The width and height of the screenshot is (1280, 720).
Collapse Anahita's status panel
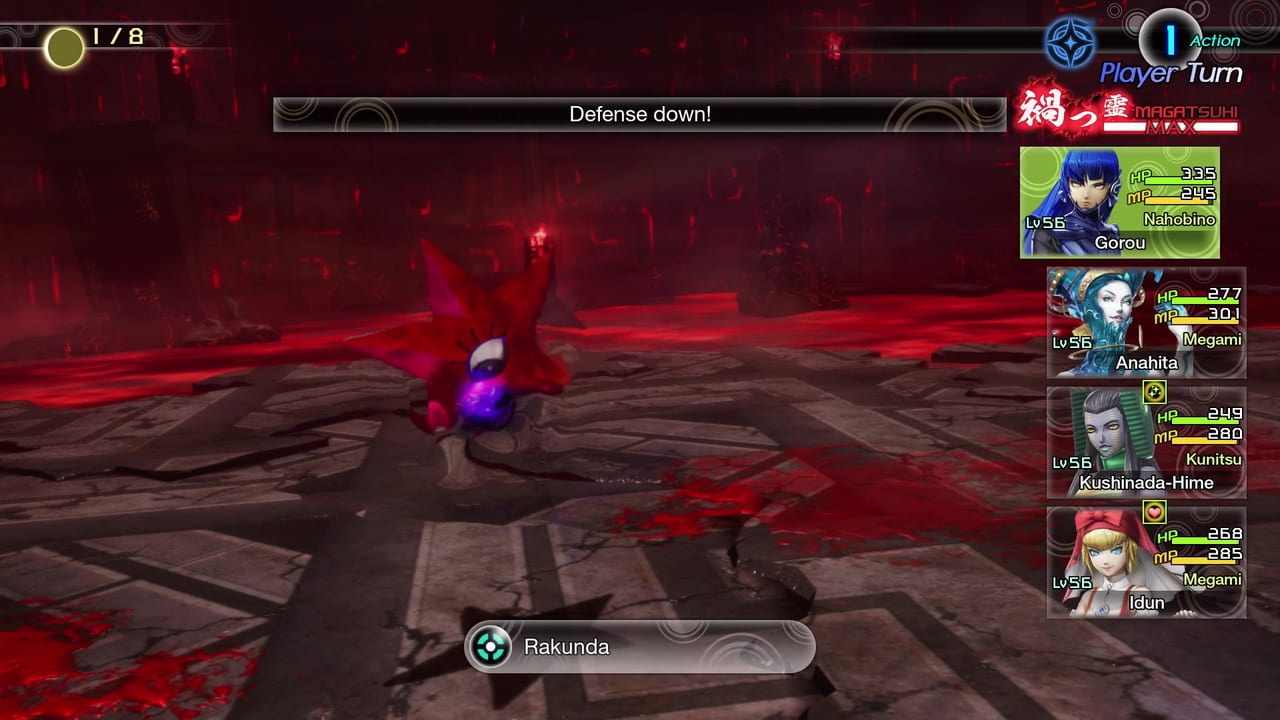pyautogui.click(x=1146, y=323)
